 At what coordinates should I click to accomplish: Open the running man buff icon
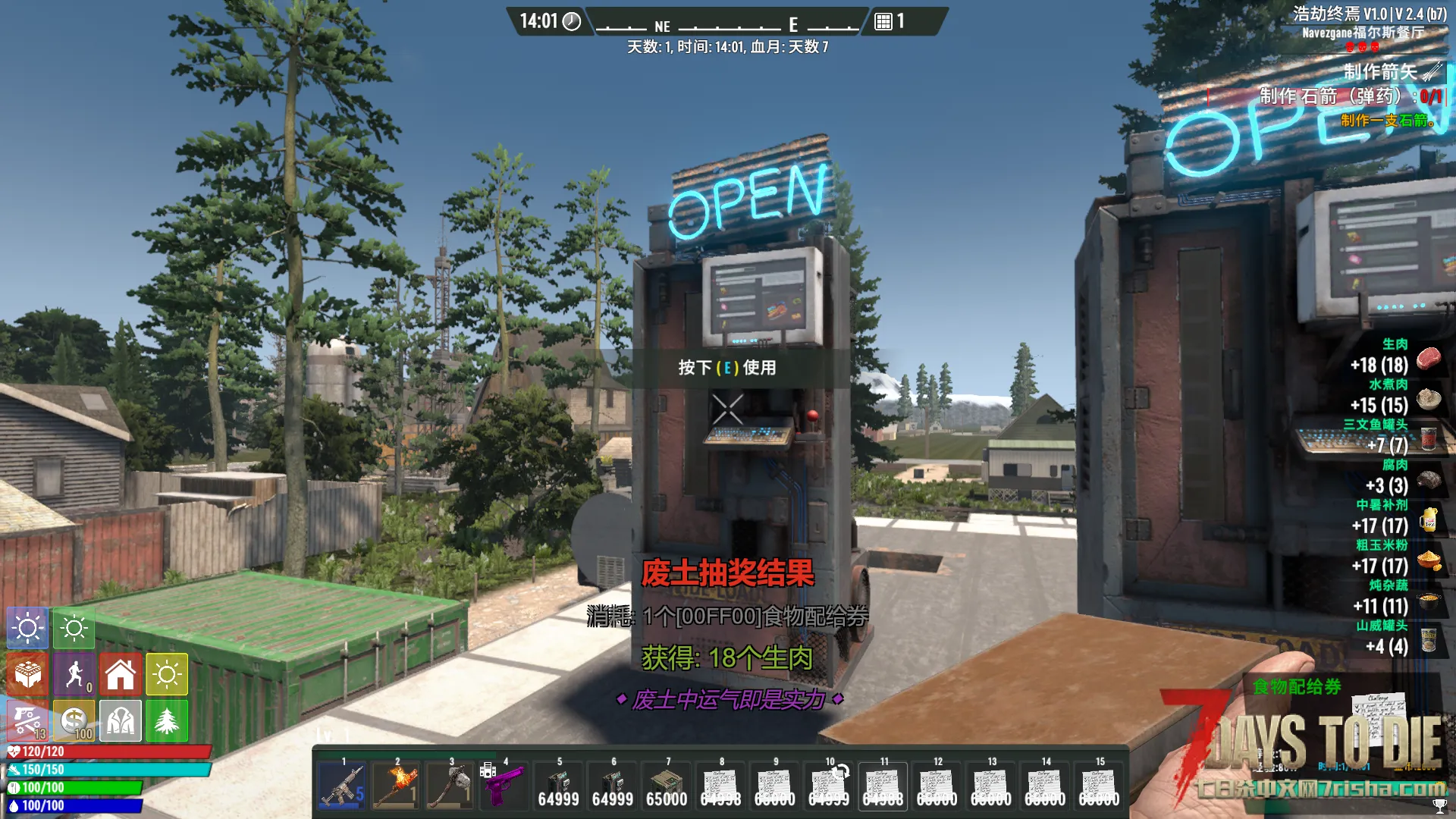click(x=74, y=674)
